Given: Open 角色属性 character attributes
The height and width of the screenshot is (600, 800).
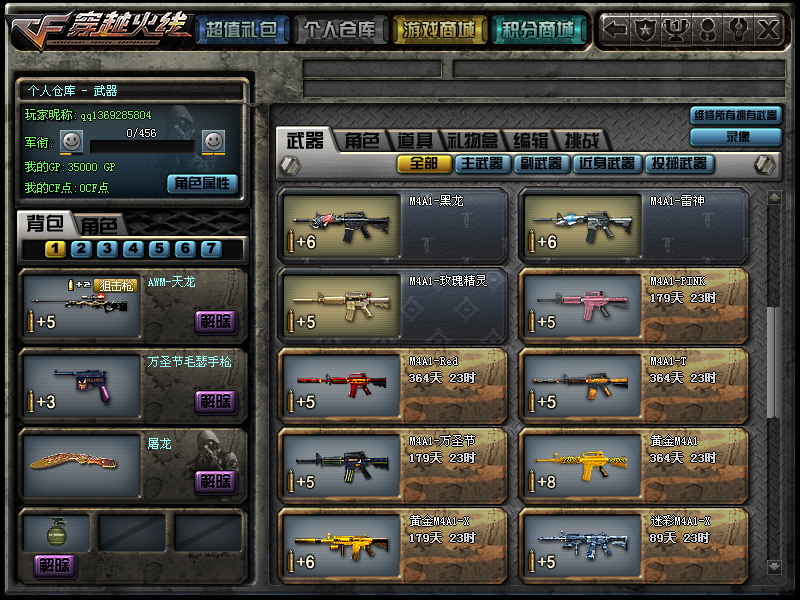Looking at the screenshot, I should click(202, 183).
